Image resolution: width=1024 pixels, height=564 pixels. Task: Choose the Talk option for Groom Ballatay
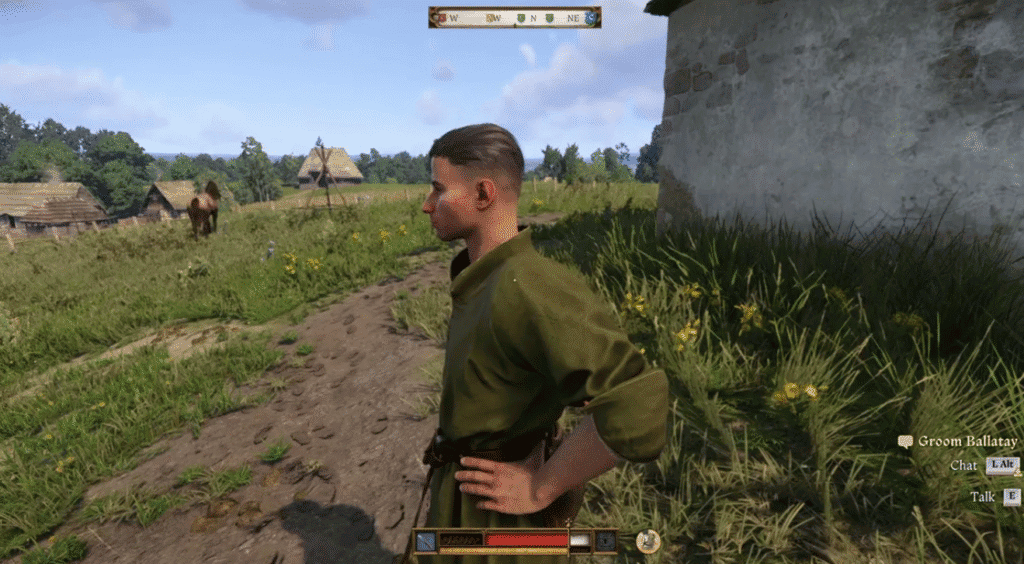pos(1012,496)
